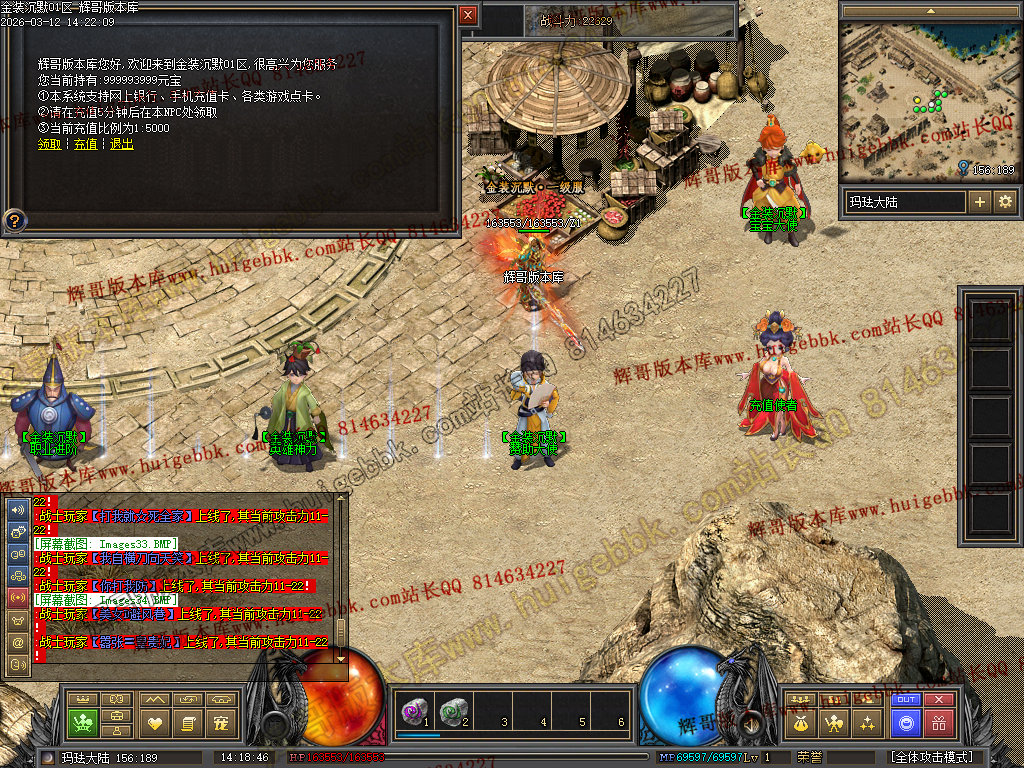Close the NPC dialogue window

[468, 15]
